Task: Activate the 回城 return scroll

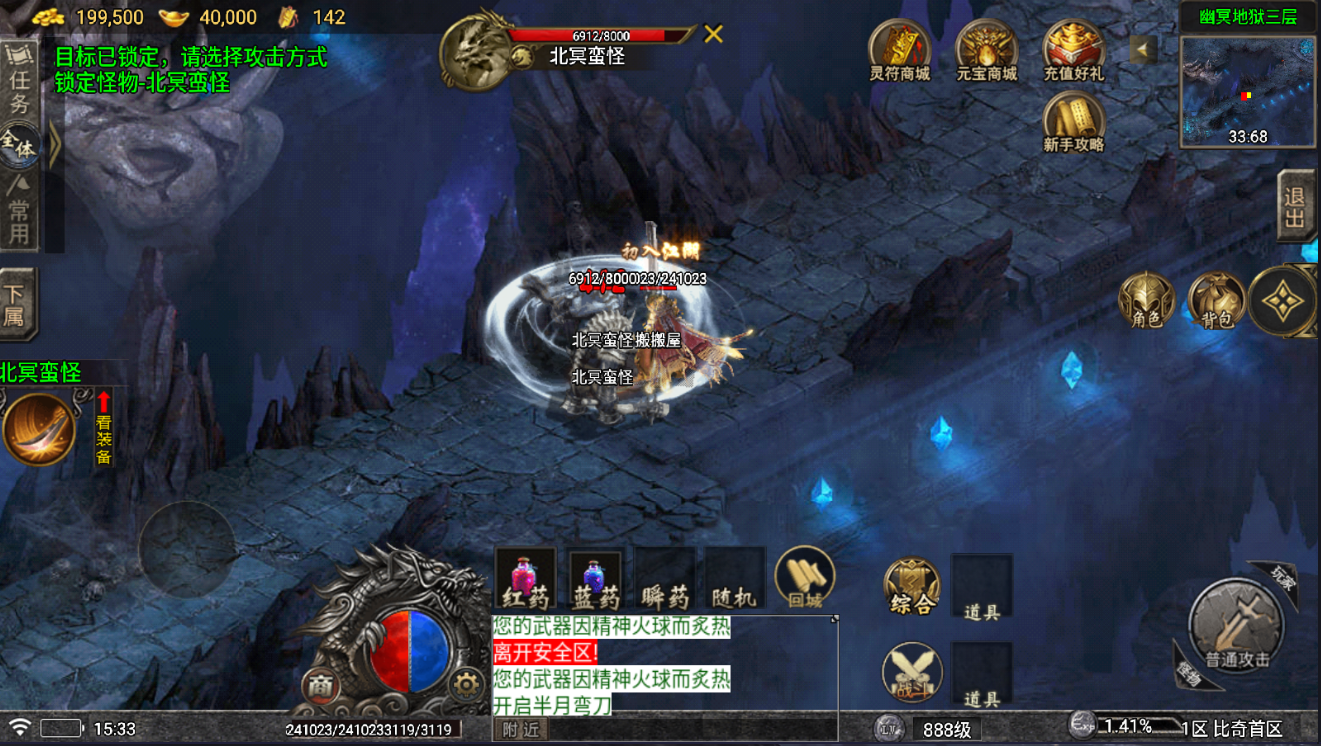Action: 805,578
